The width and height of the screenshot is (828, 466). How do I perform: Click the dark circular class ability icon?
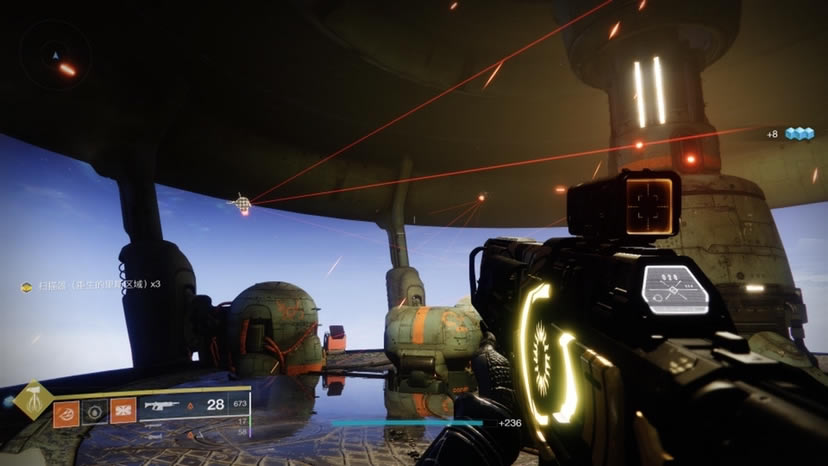pos(95,411)
